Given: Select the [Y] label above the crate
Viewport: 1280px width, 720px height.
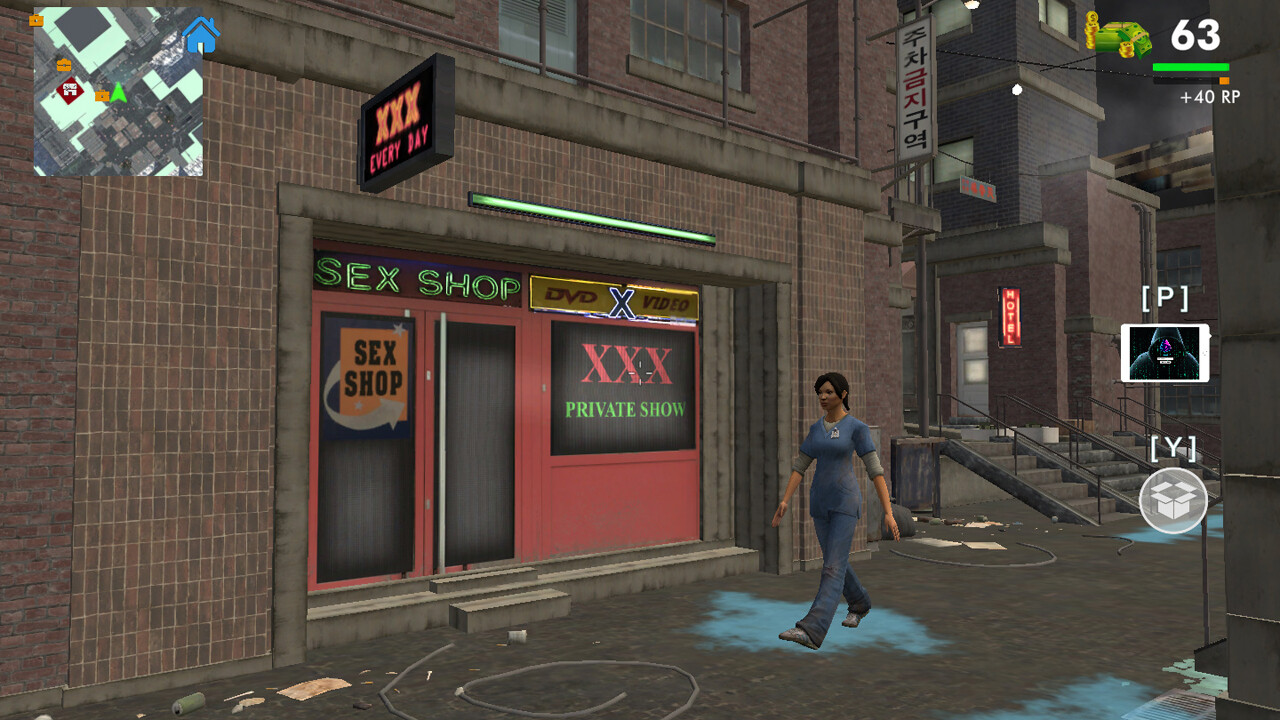Looking at the screenshot, I should click(x=1173, y=449).
